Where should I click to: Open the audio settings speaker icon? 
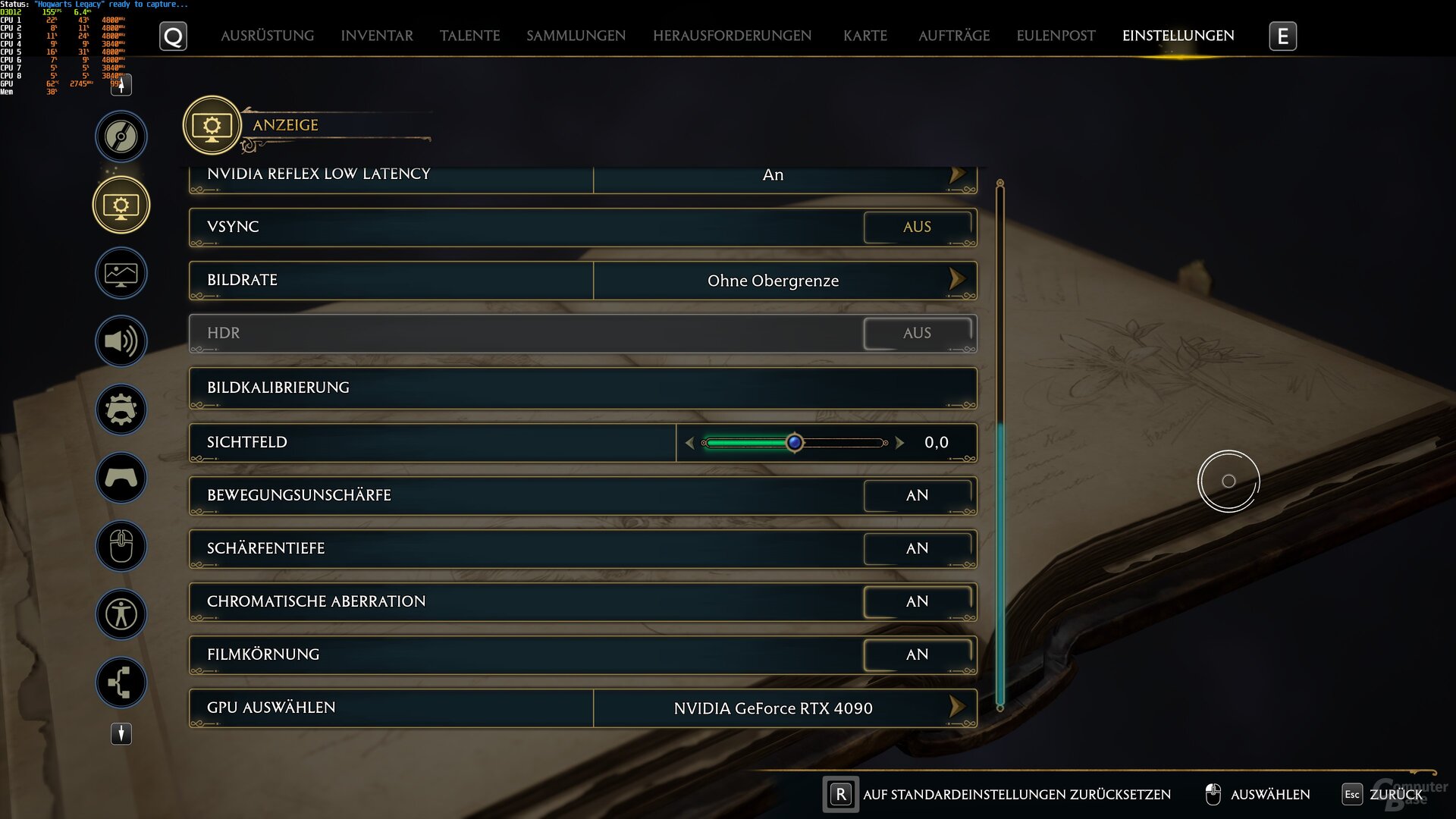[121, 341]
